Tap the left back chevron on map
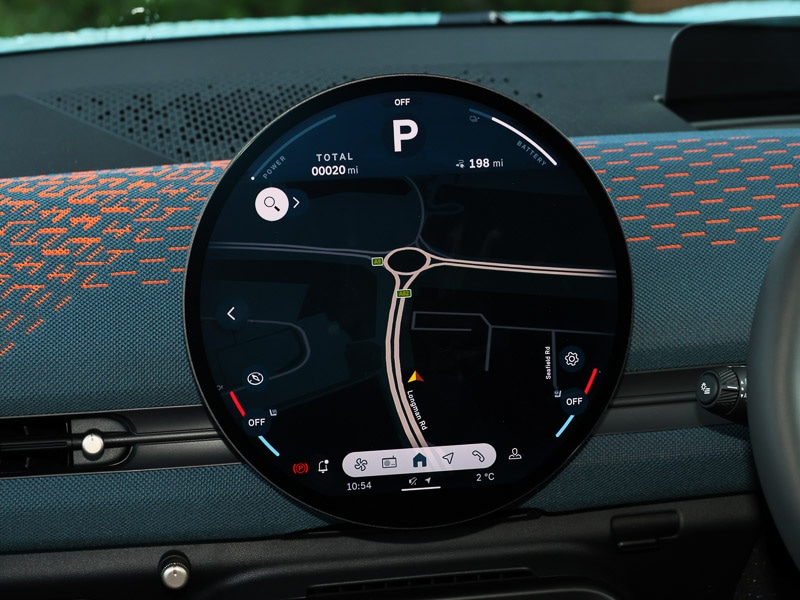This screenshot has height=600, width=800. [231, 313]
